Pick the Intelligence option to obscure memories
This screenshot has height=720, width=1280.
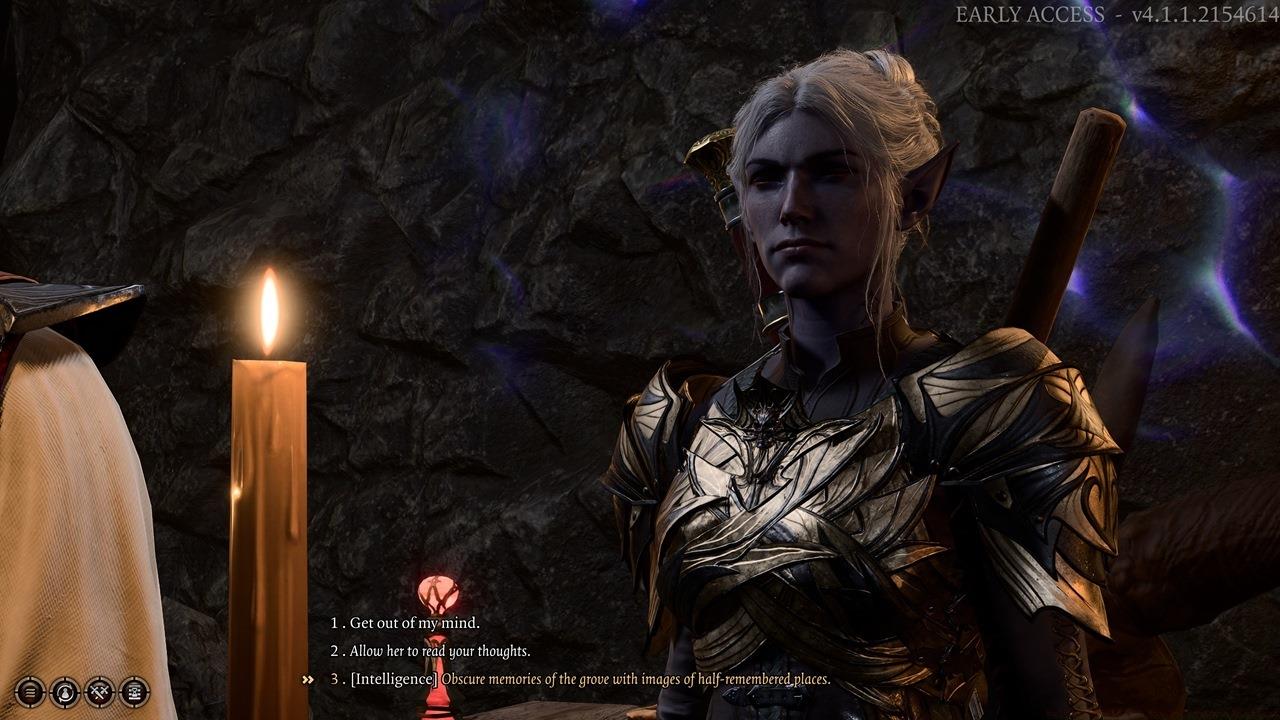point(590,679)
